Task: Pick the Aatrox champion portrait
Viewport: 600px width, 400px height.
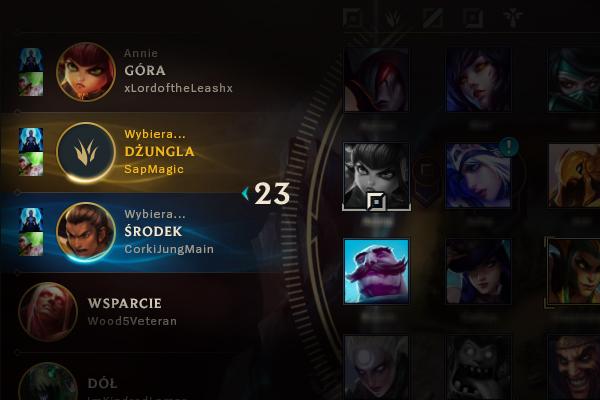Action: [376, 80]
